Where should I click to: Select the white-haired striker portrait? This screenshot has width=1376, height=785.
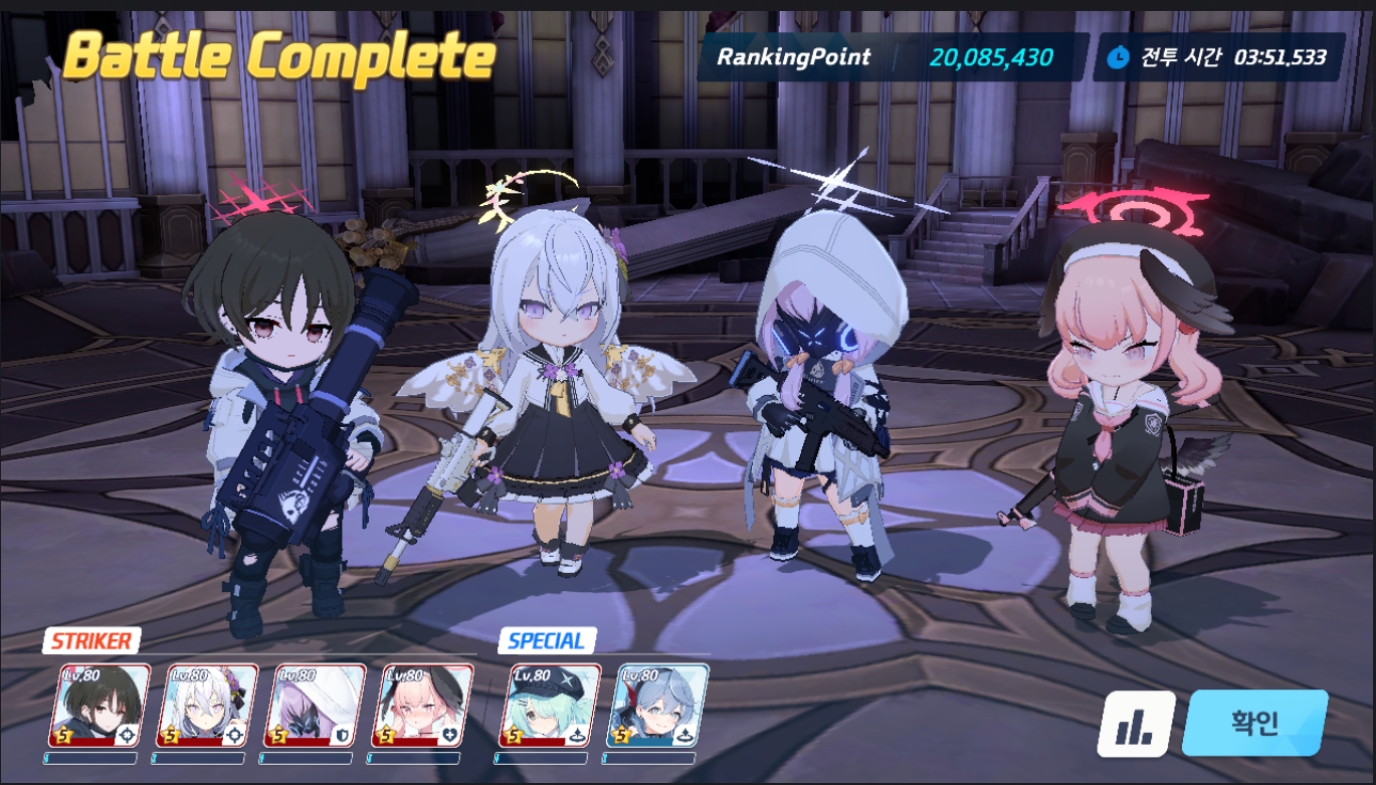tap(207, 705)
